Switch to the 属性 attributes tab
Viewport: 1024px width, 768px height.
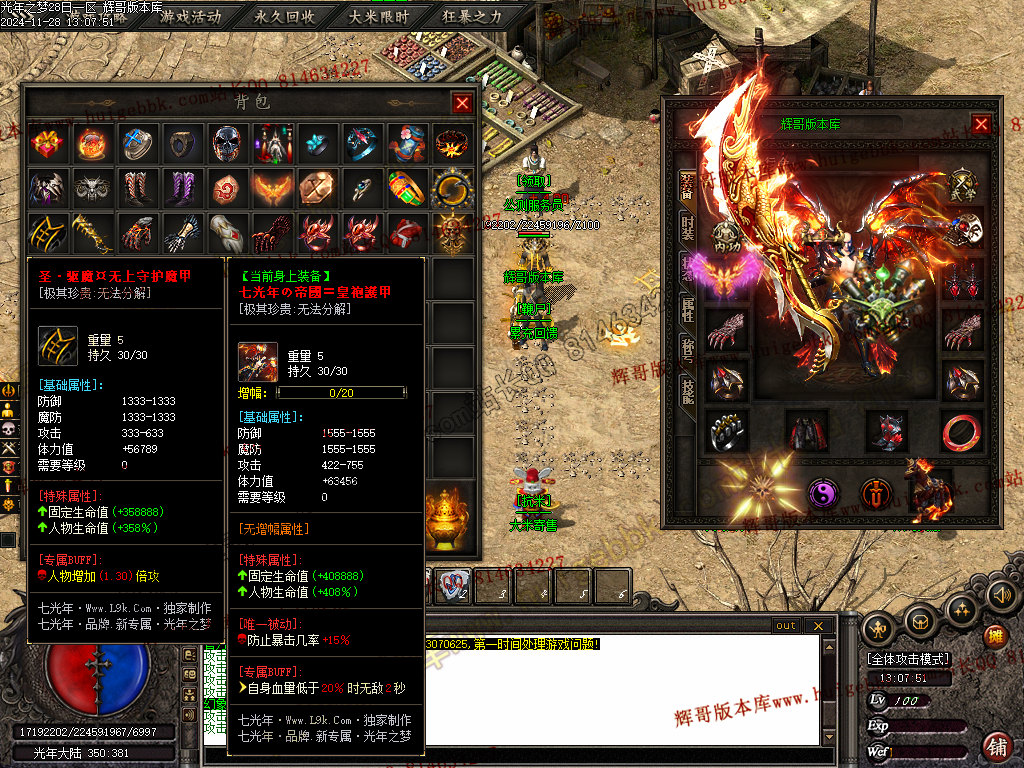coord(687,309)
